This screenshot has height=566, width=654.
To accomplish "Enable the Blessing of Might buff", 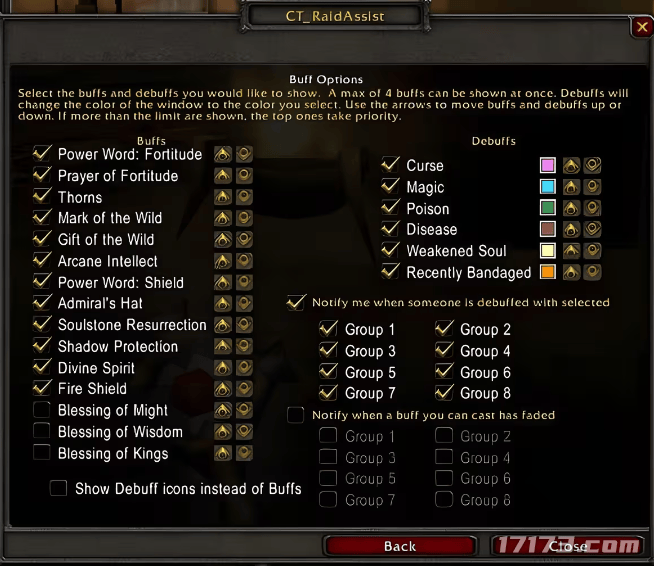I will [x=42, y=410].
